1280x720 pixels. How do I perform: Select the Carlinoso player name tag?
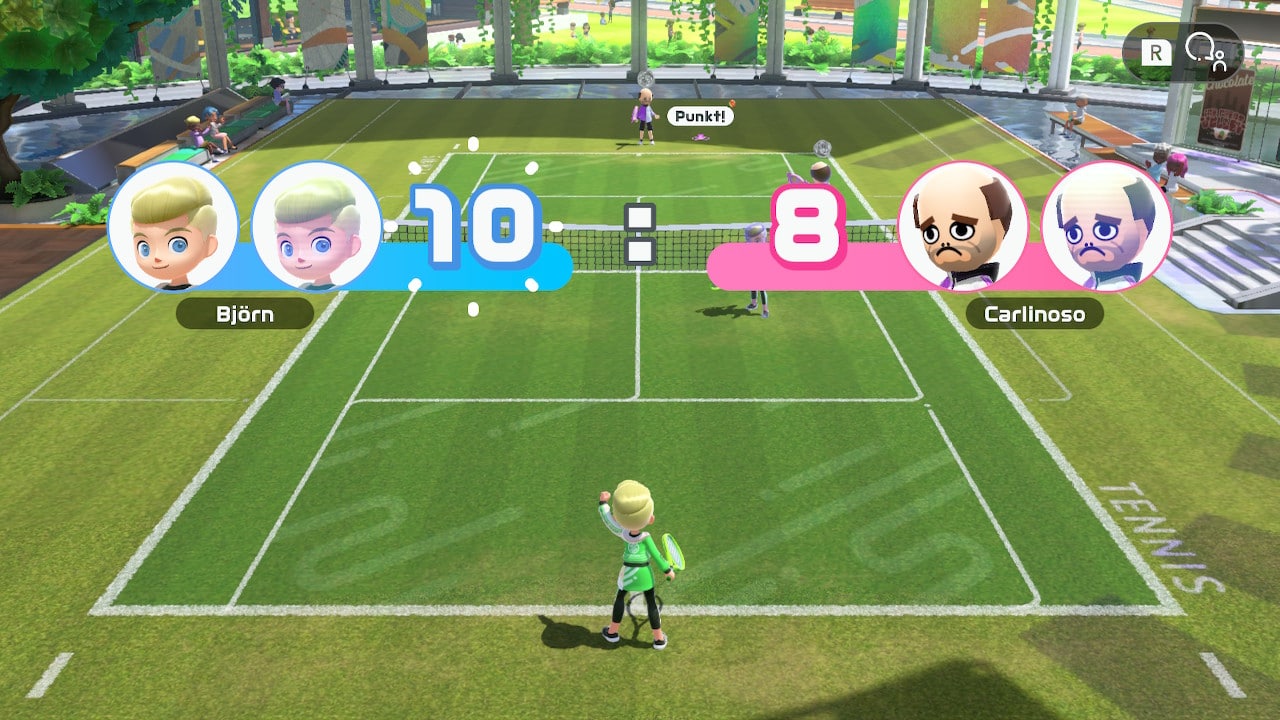(x=1034, y=314)
